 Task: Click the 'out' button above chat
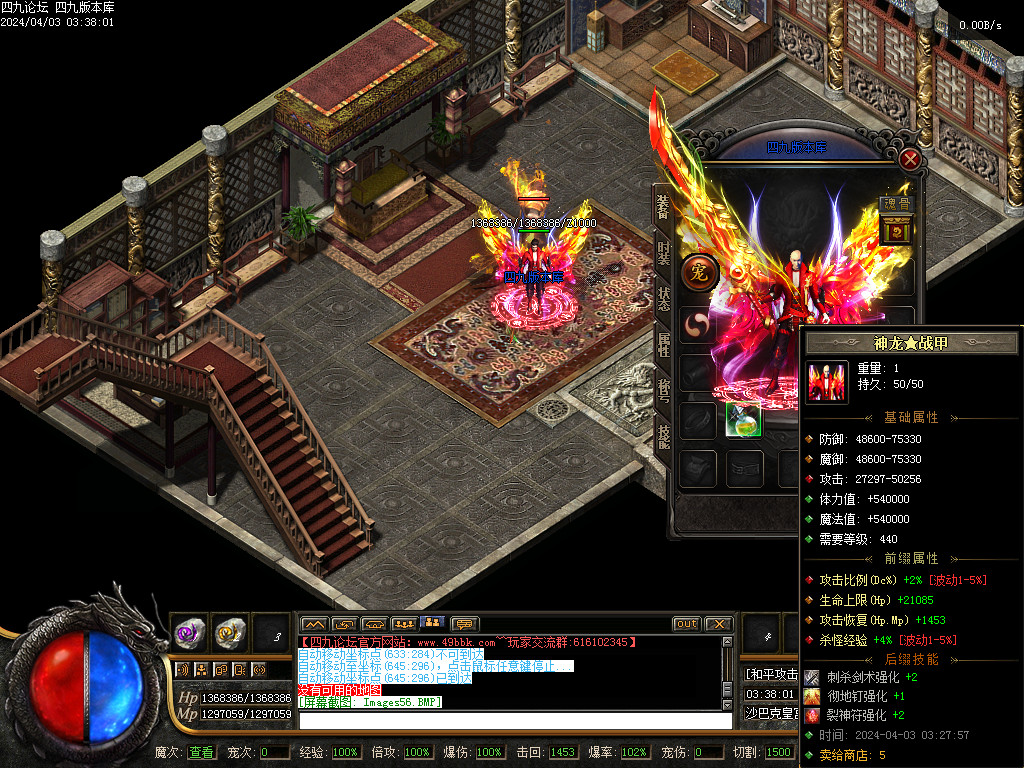click(x=686, y=624)
